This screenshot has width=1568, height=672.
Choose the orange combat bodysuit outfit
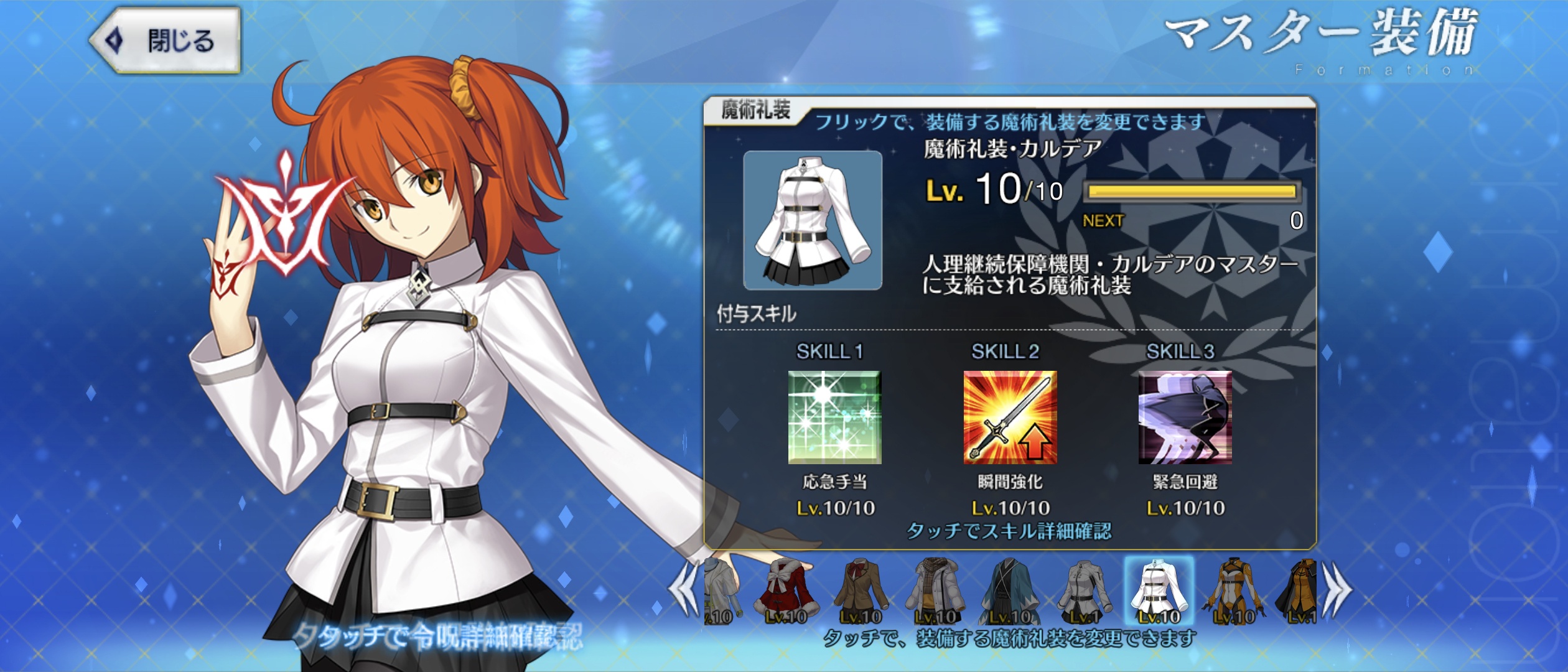coord(1234,591)
